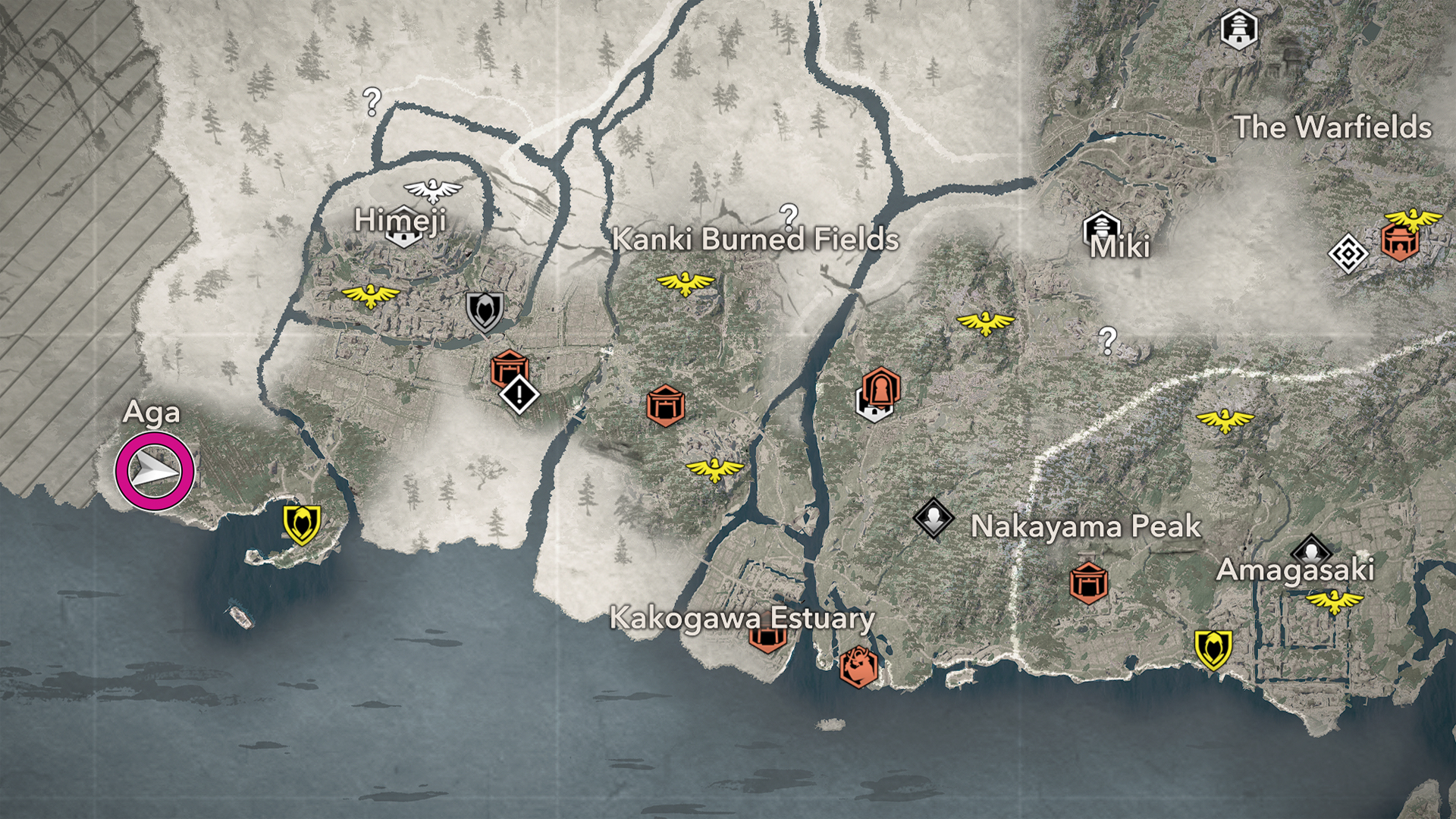Click the orange demon mask marker on the coast
The height and width of the screenshot is (819, 1456).
858,667
